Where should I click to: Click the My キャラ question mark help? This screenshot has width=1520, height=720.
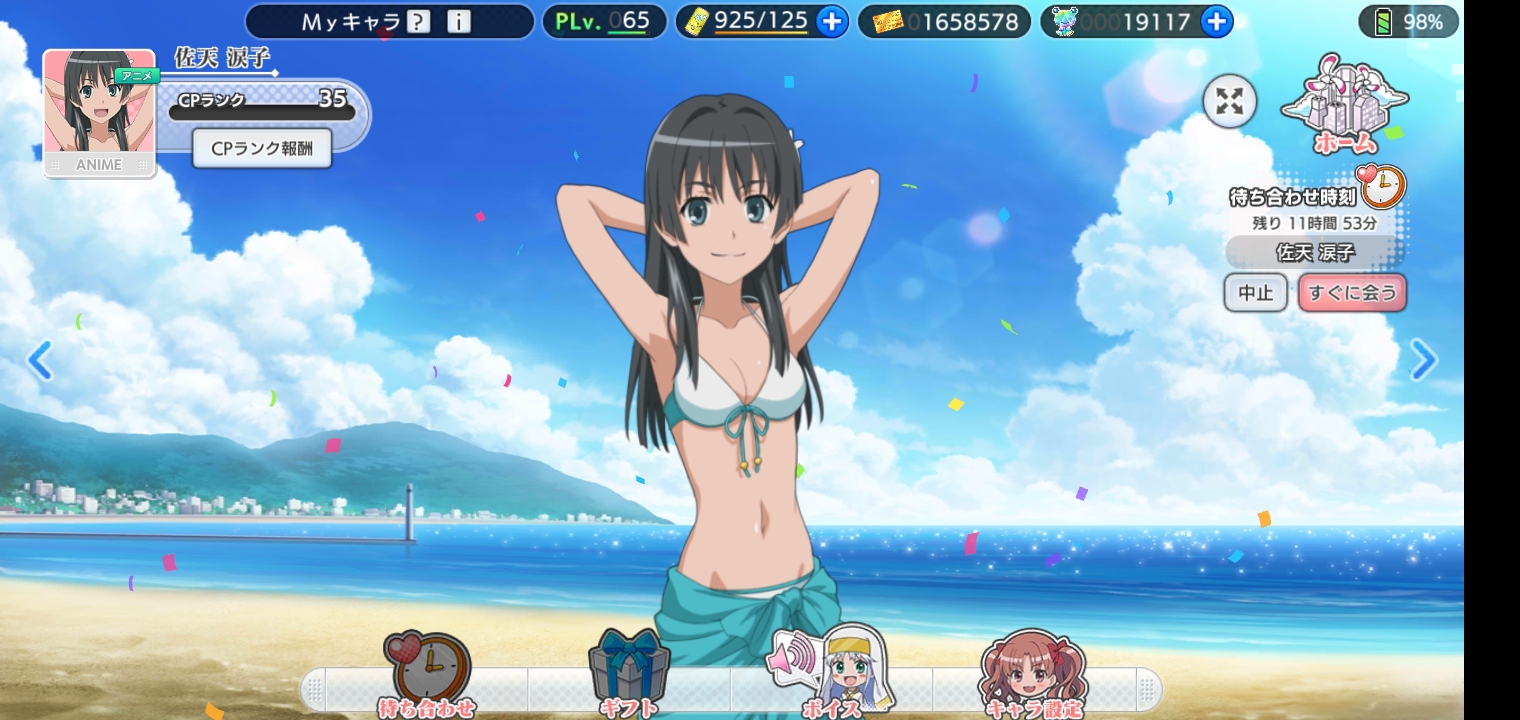click(x=419, y=22)
